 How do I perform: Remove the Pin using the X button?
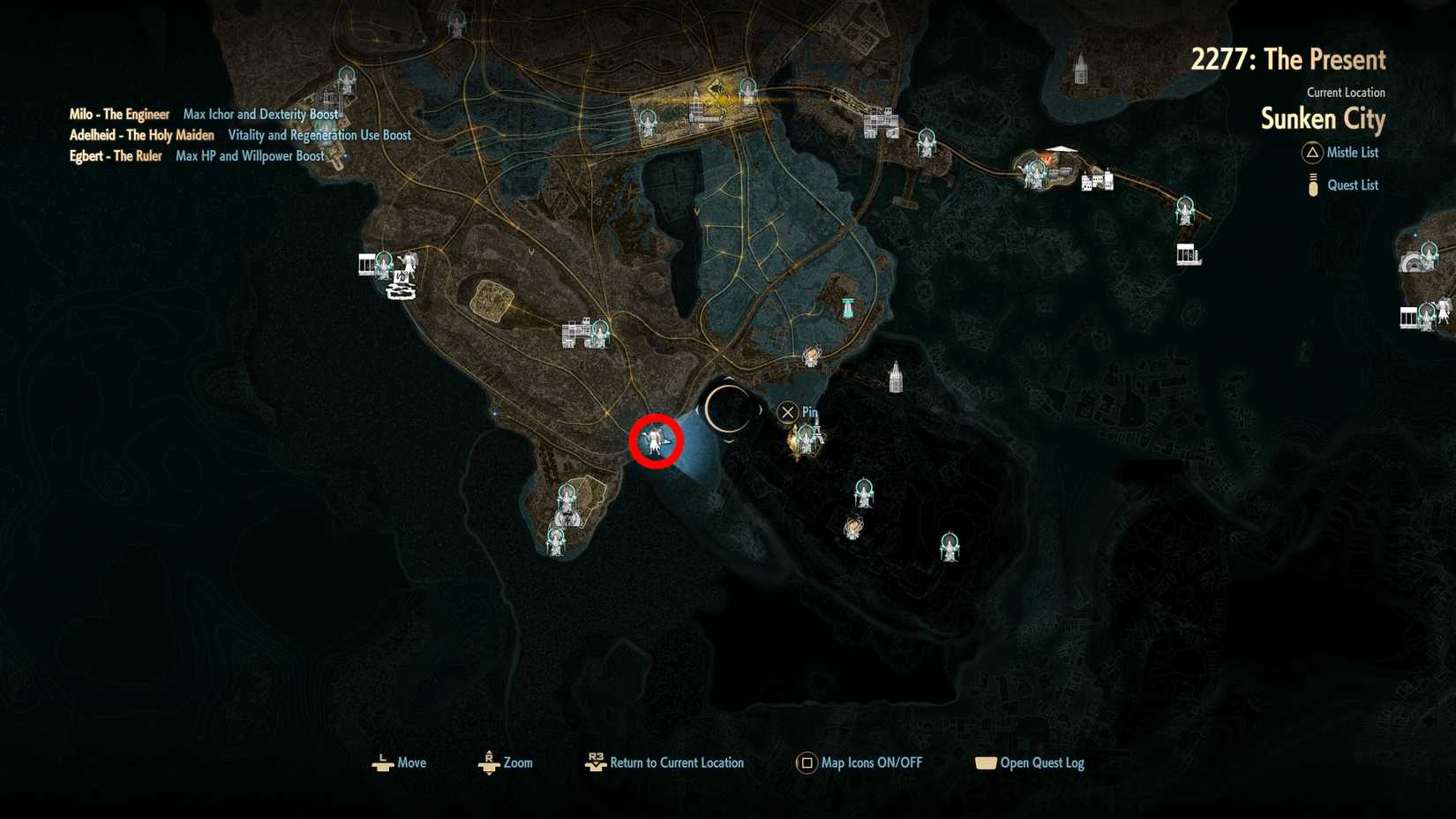tap(786, 411)
